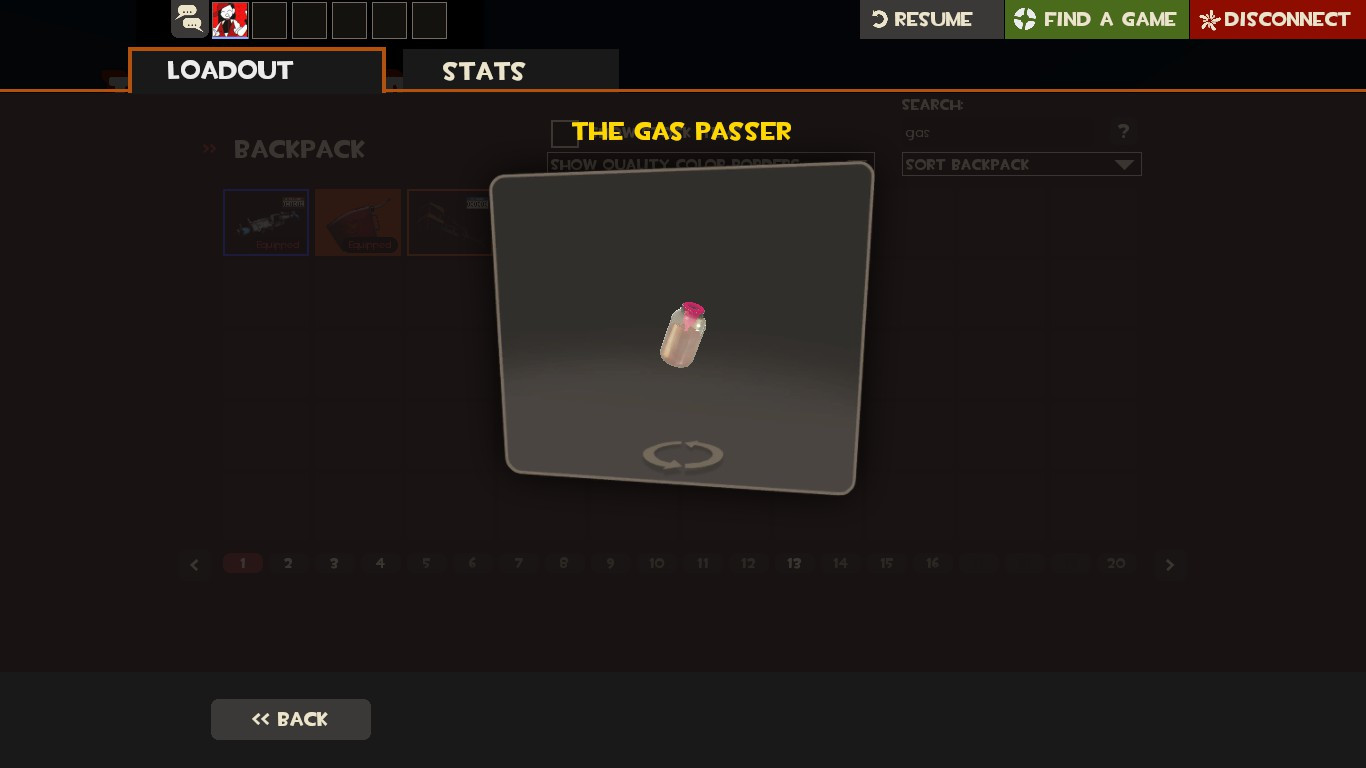1366x768 pixels.
Task: Switch to the Stats tab
Action: [x=483, y=71]
